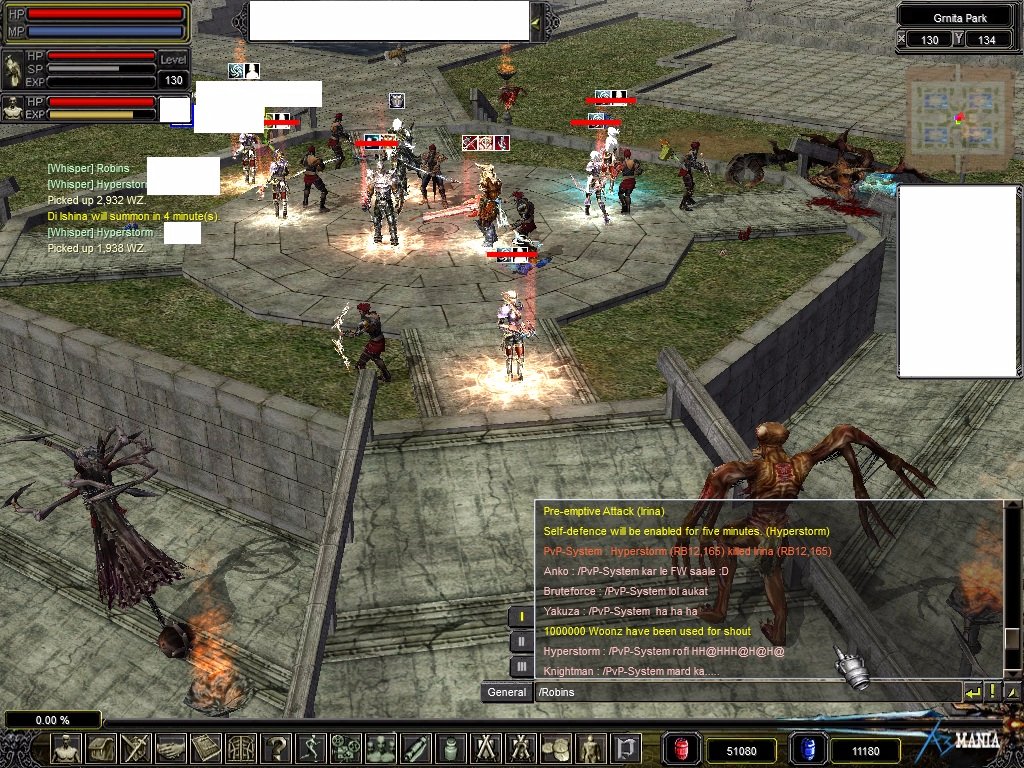The height and width of the screenshot is (768, 1024).
Task: Open the book icon in the toolbar
Action: (x=206, y=748)
